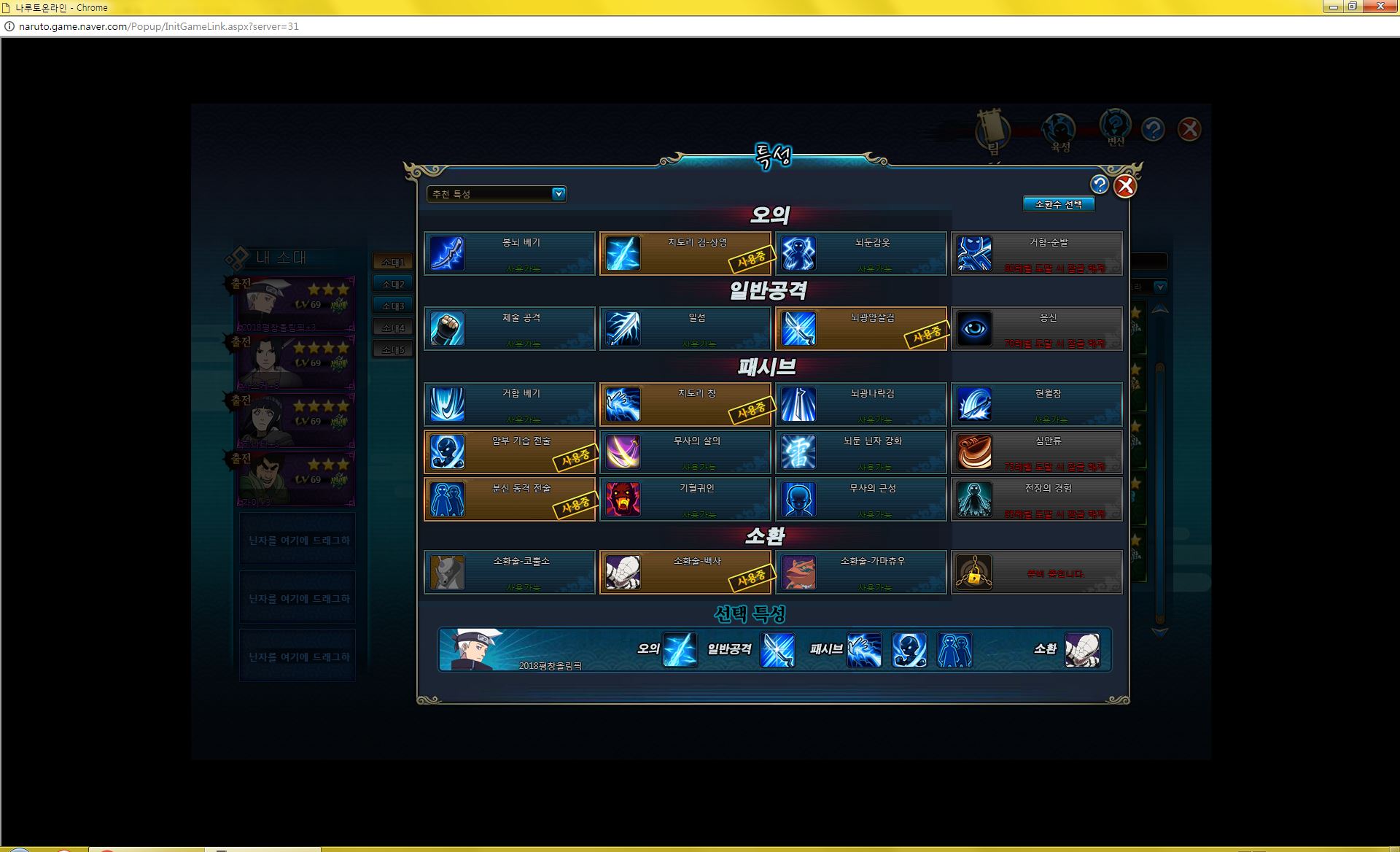Select the 암부 기습 전술 passive
1400x852 pixels.
pyautogui.click(x=510, y=452)
